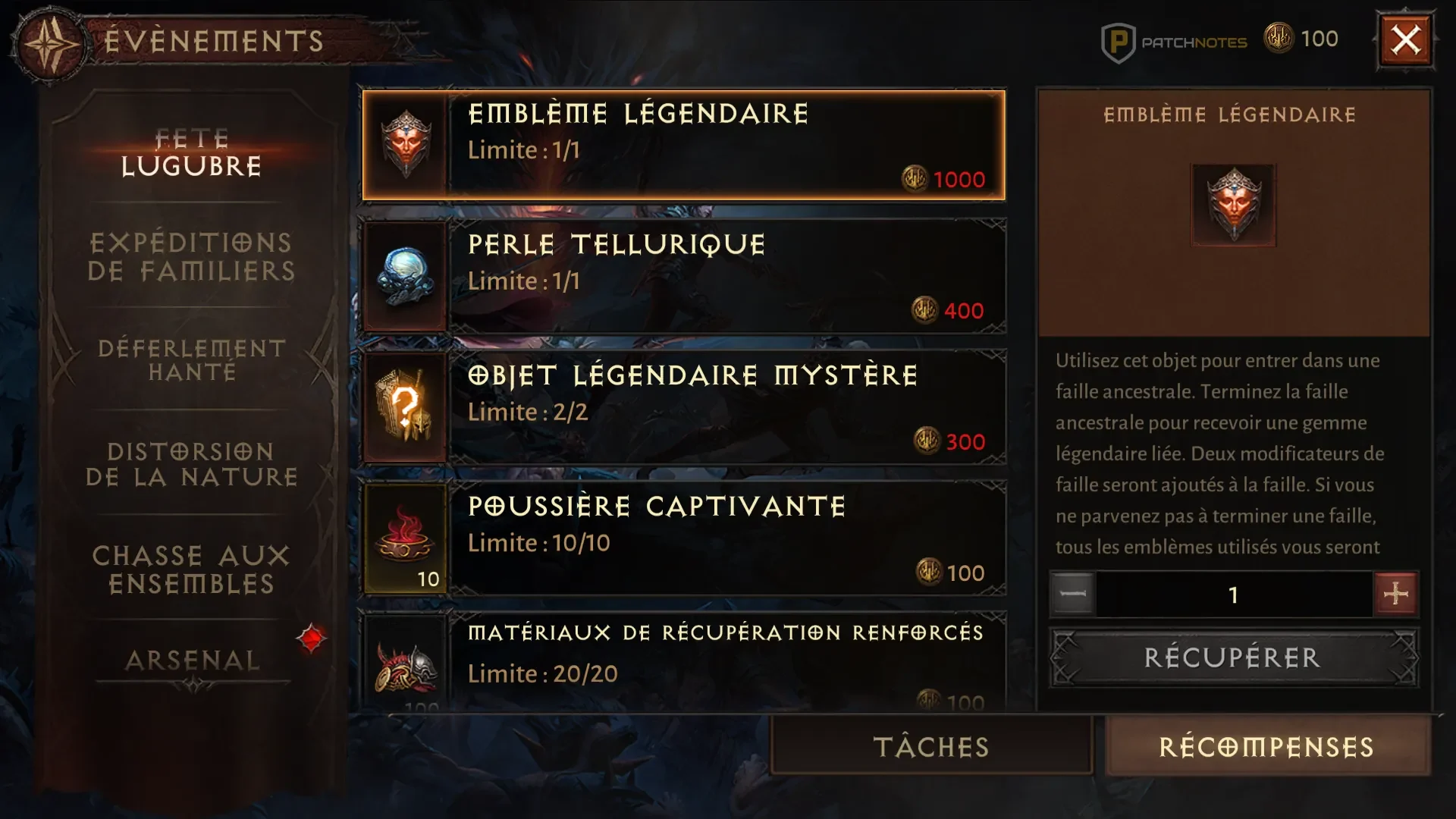The width and height of the screenshot is (1456, 819).
Task: Switch to the Récompenses tab
Action: pyautogui.click(x=1267, y=747)
